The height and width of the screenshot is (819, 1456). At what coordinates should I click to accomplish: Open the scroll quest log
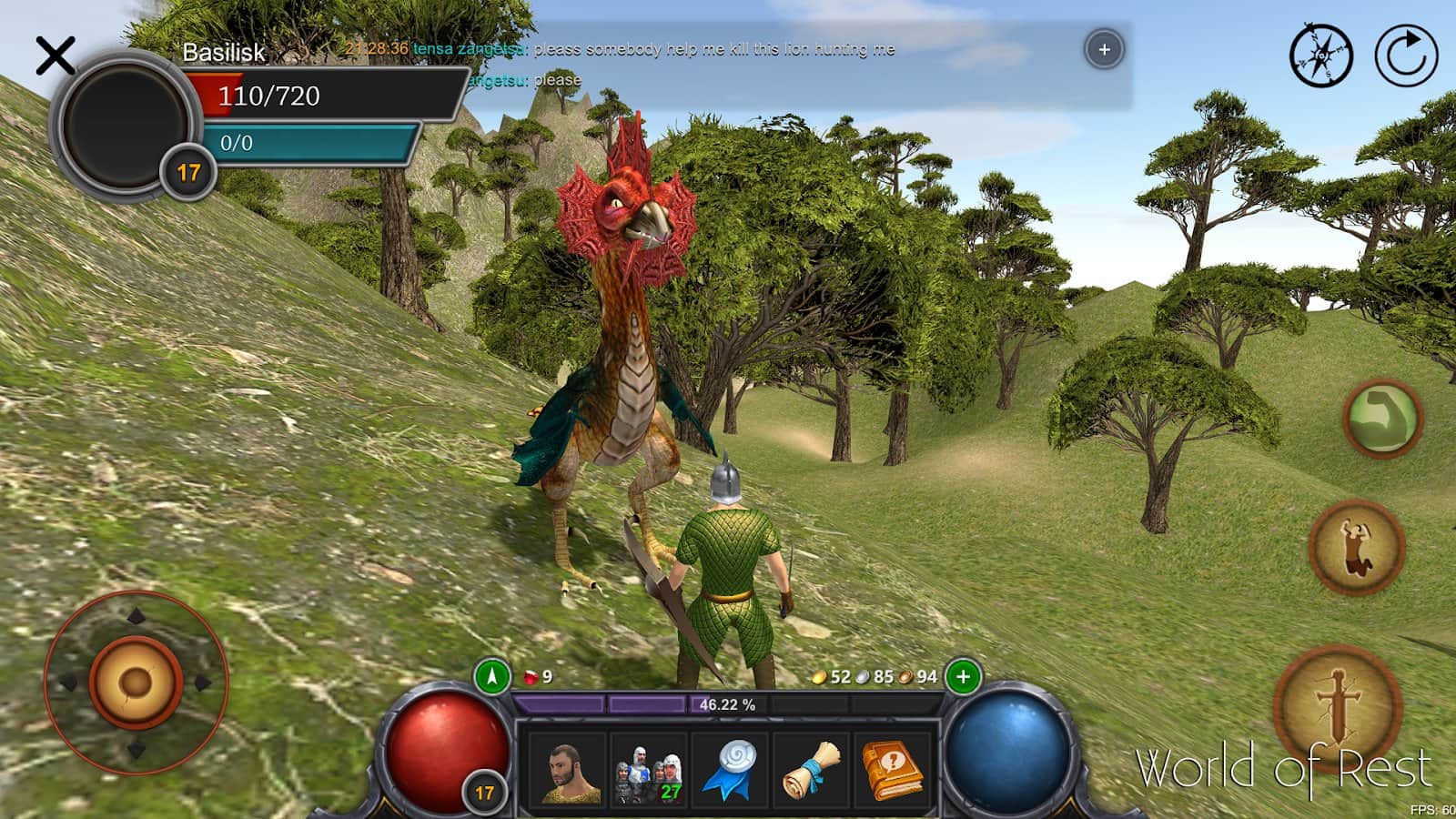tap(812, 772)
